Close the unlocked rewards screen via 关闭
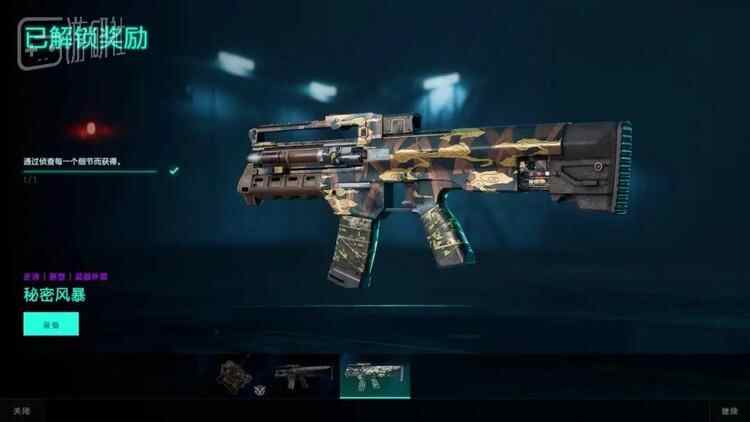The width and height of the screenshot is (750, 422). coord(21,411)
